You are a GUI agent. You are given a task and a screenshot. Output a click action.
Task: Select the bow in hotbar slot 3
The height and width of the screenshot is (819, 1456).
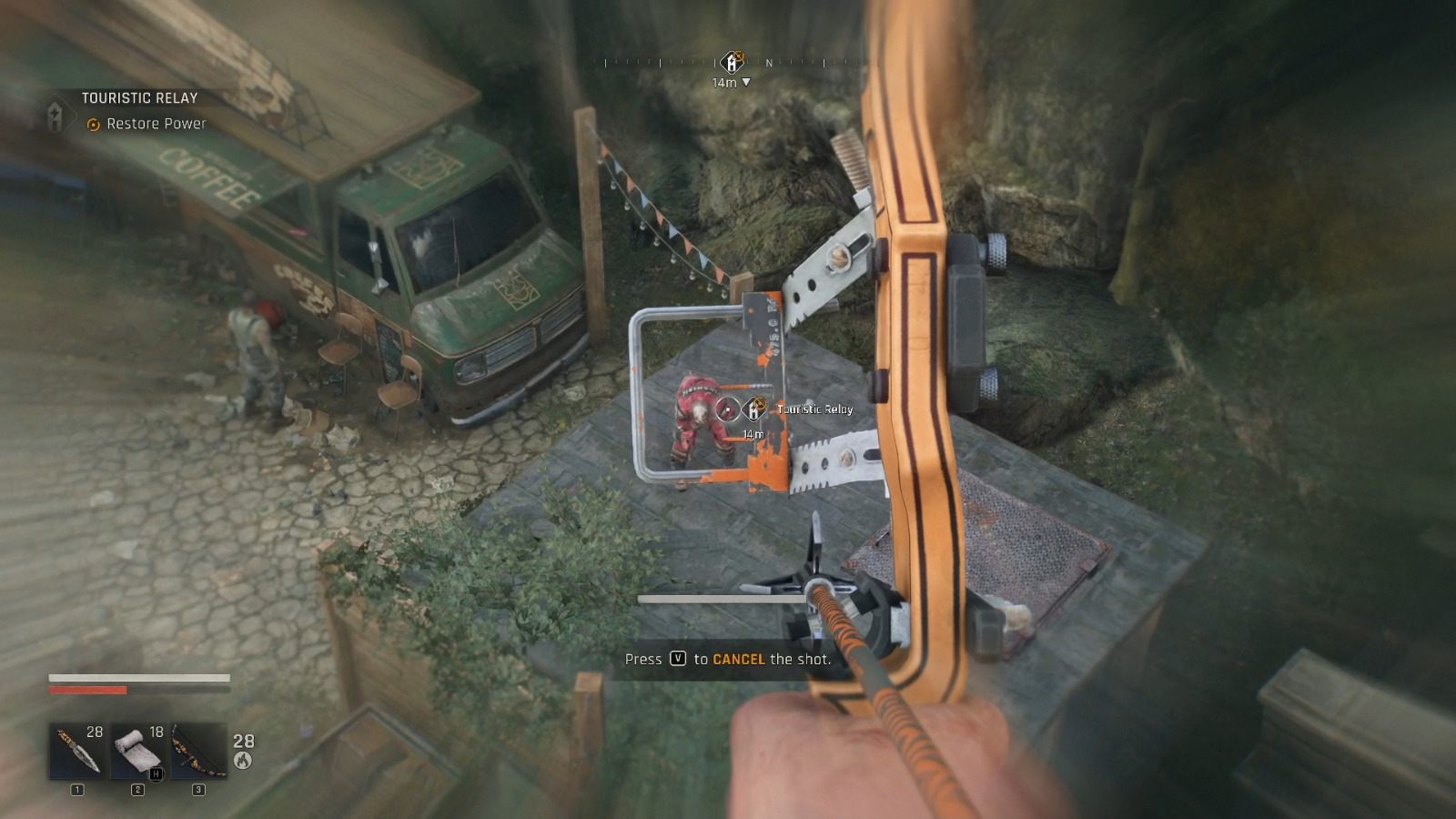click(199, 748)
